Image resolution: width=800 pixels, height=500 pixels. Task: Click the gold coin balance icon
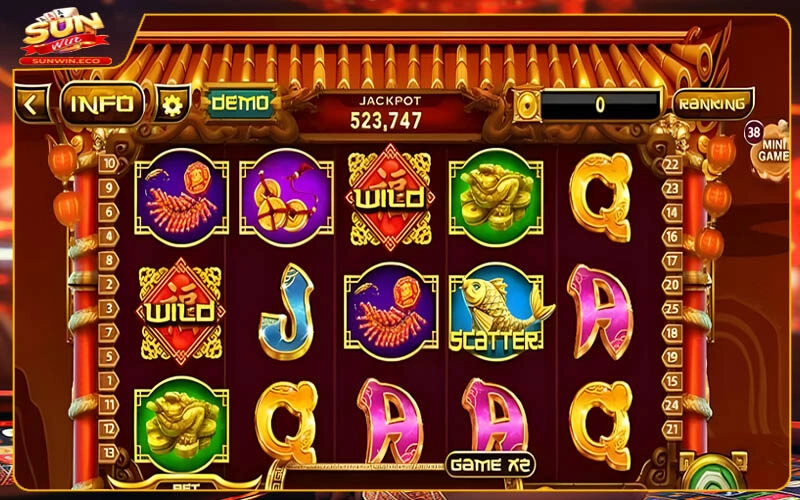tap(526, 104)
